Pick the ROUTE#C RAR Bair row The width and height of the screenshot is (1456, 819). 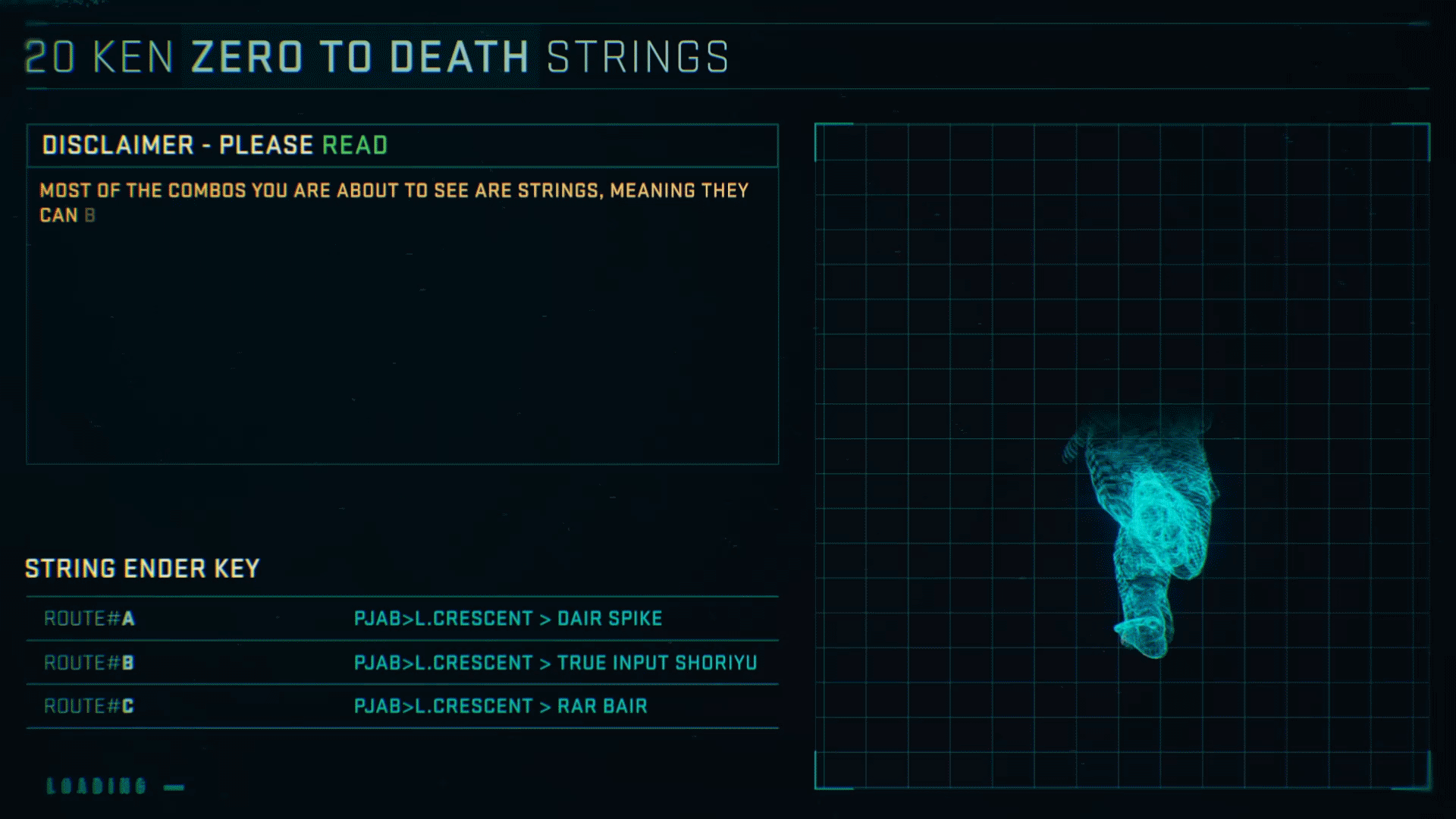(x=402, y=707)
